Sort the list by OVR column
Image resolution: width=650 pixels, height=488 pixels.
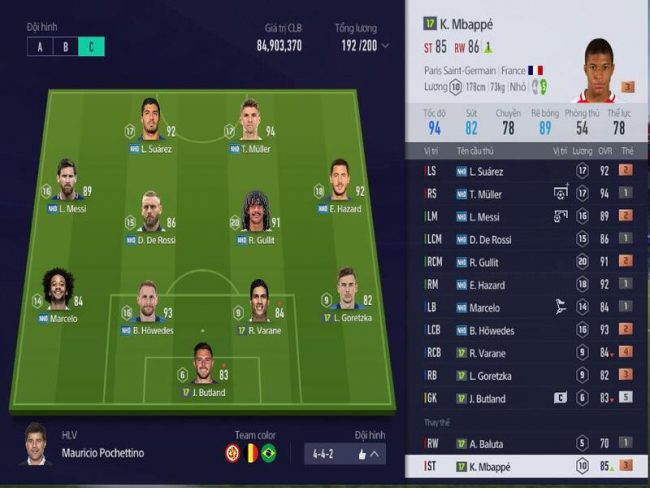point(604,150)
